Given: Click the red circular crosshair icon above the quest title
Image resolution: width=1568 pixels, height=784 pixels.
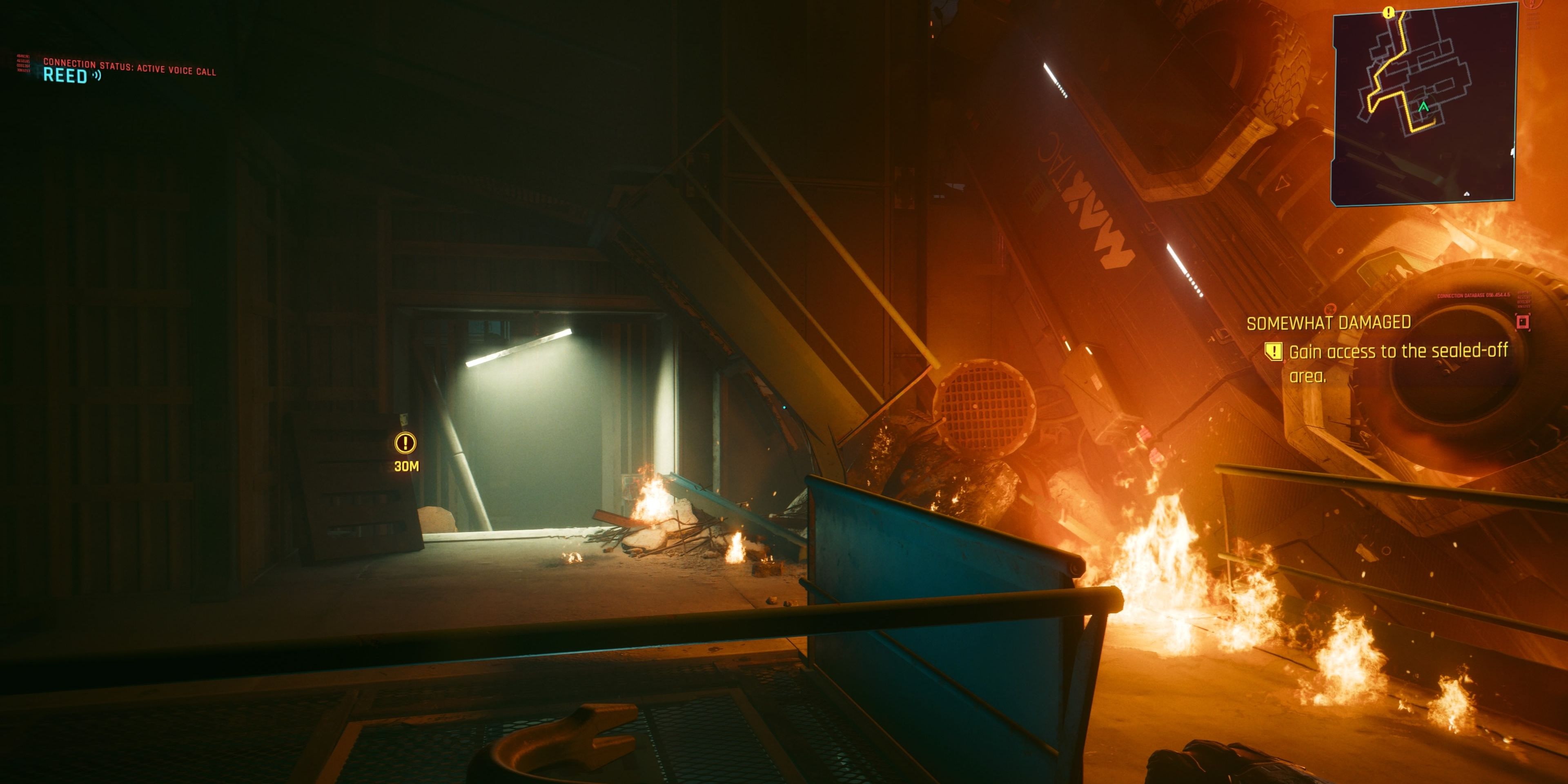Looking at the screenshot, I should [x=1331, y=310].
